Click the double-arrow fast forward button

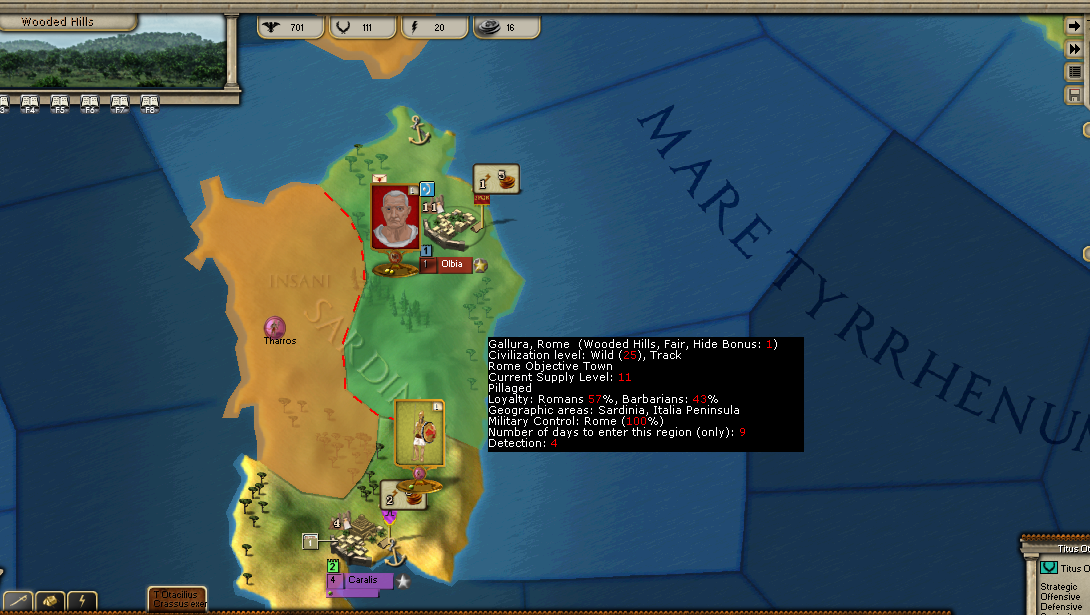click(1075, 49)
